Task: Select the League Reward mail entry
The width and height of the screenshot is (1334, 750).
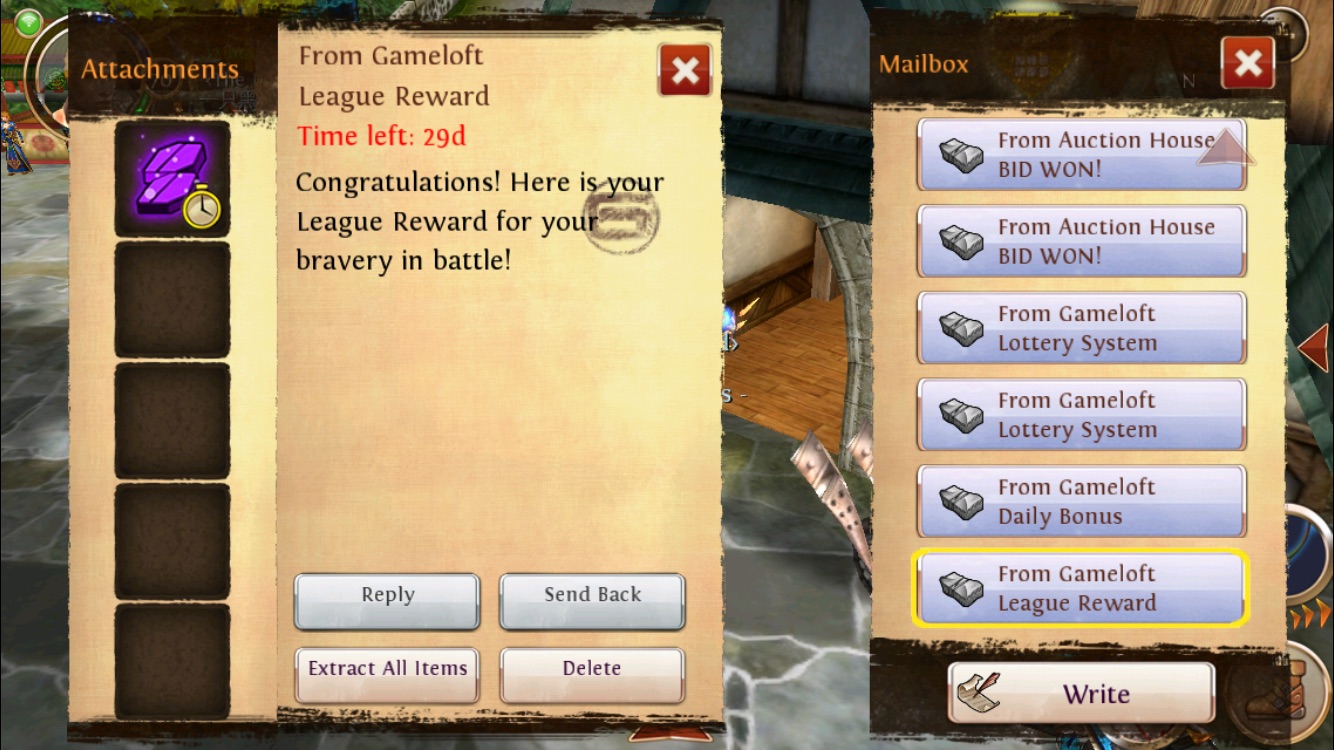Action: tap(1081, 589)
